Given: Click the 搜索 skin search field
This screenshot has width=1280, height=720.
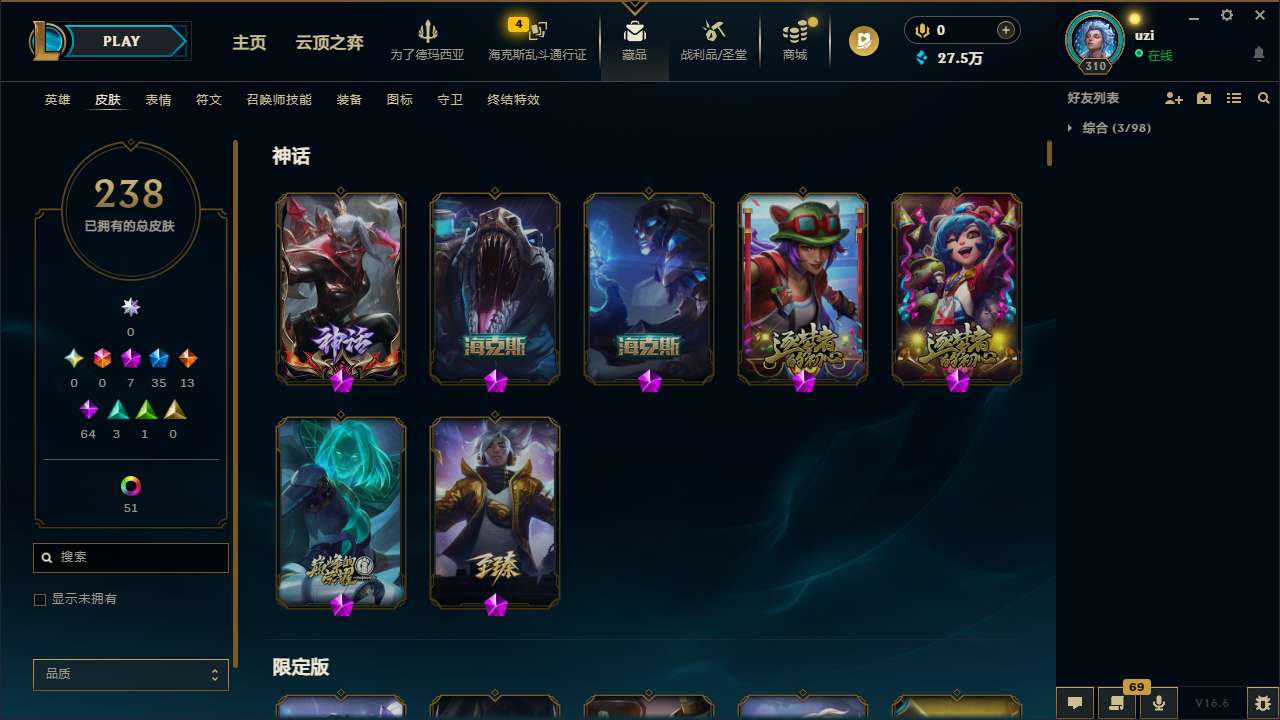Looking at the screenshot, I should [x=130, y=557].
